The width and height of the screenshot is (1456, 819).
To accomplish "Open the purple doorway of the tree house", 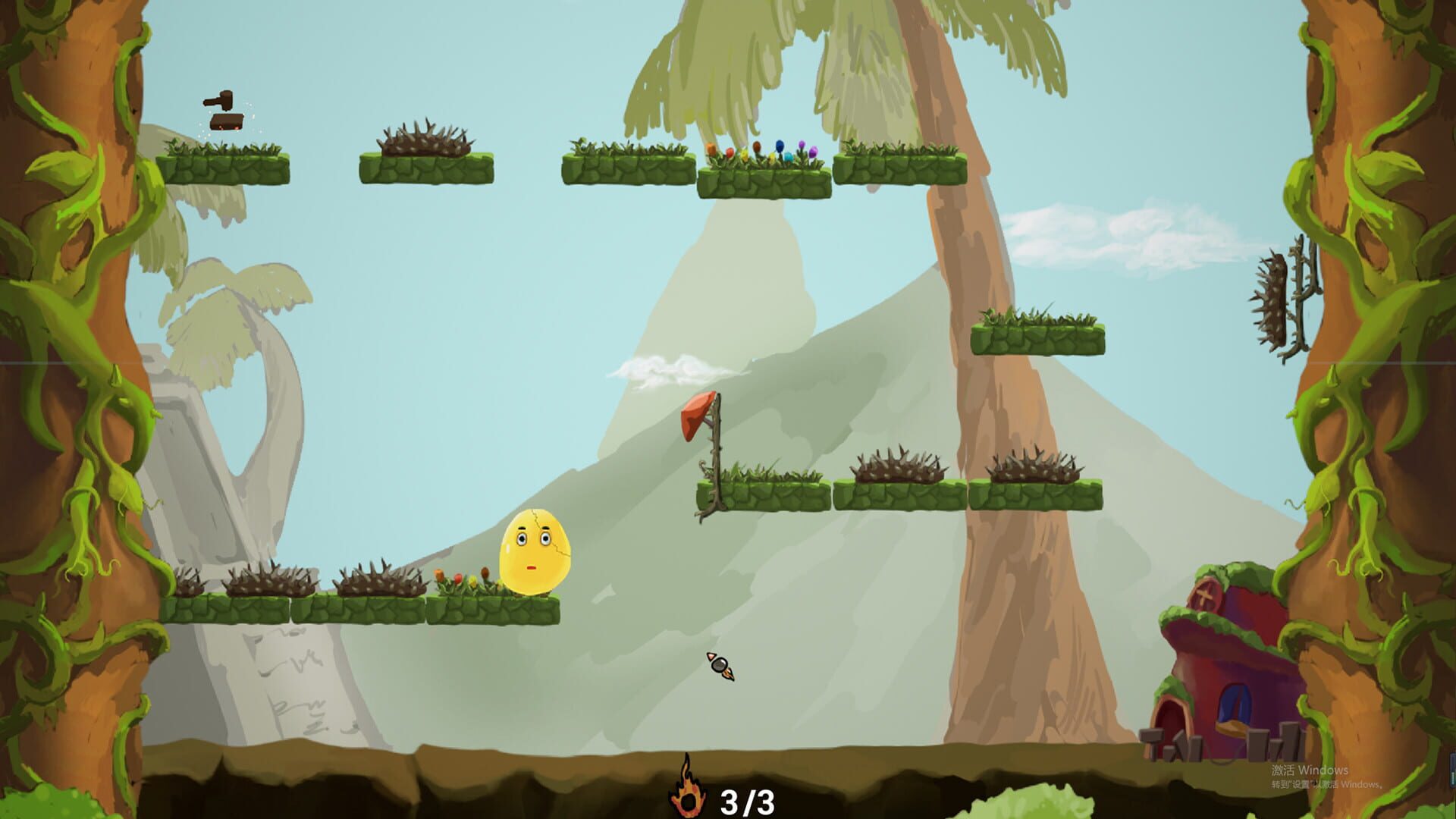I will click(1235, 705).
